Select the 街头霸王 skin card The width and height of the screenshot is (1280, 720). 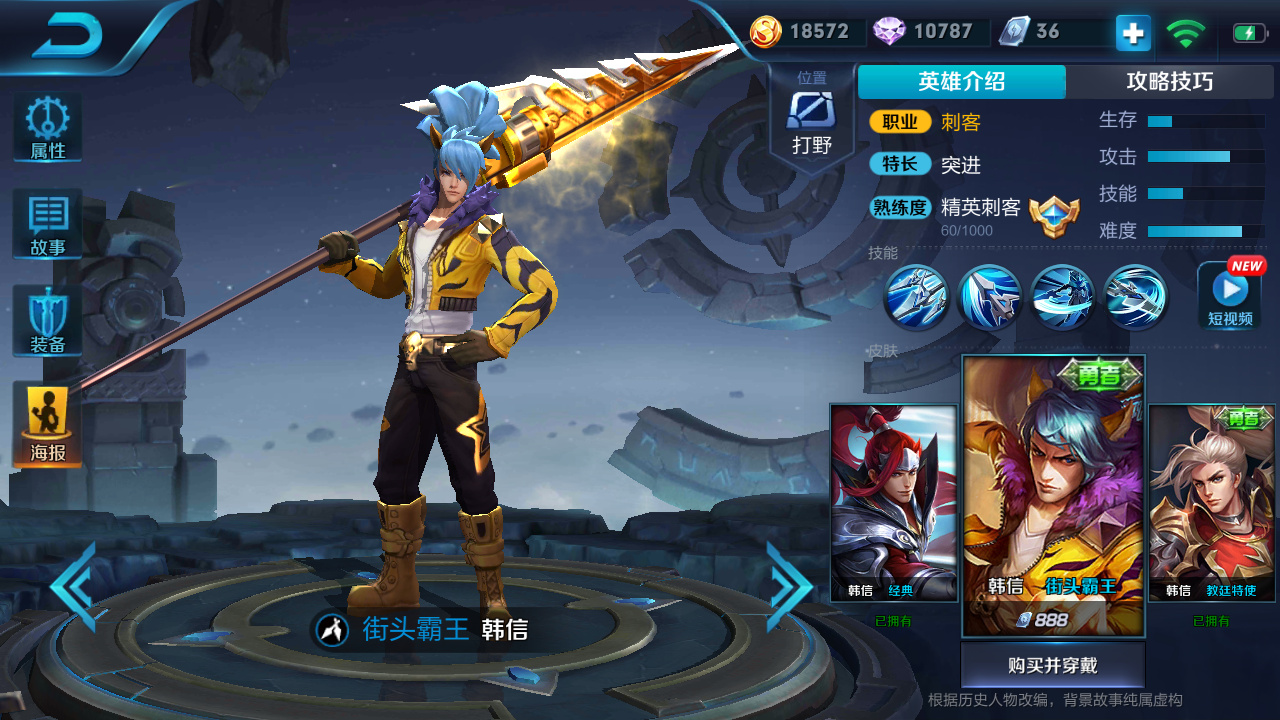click(1053, 495)
